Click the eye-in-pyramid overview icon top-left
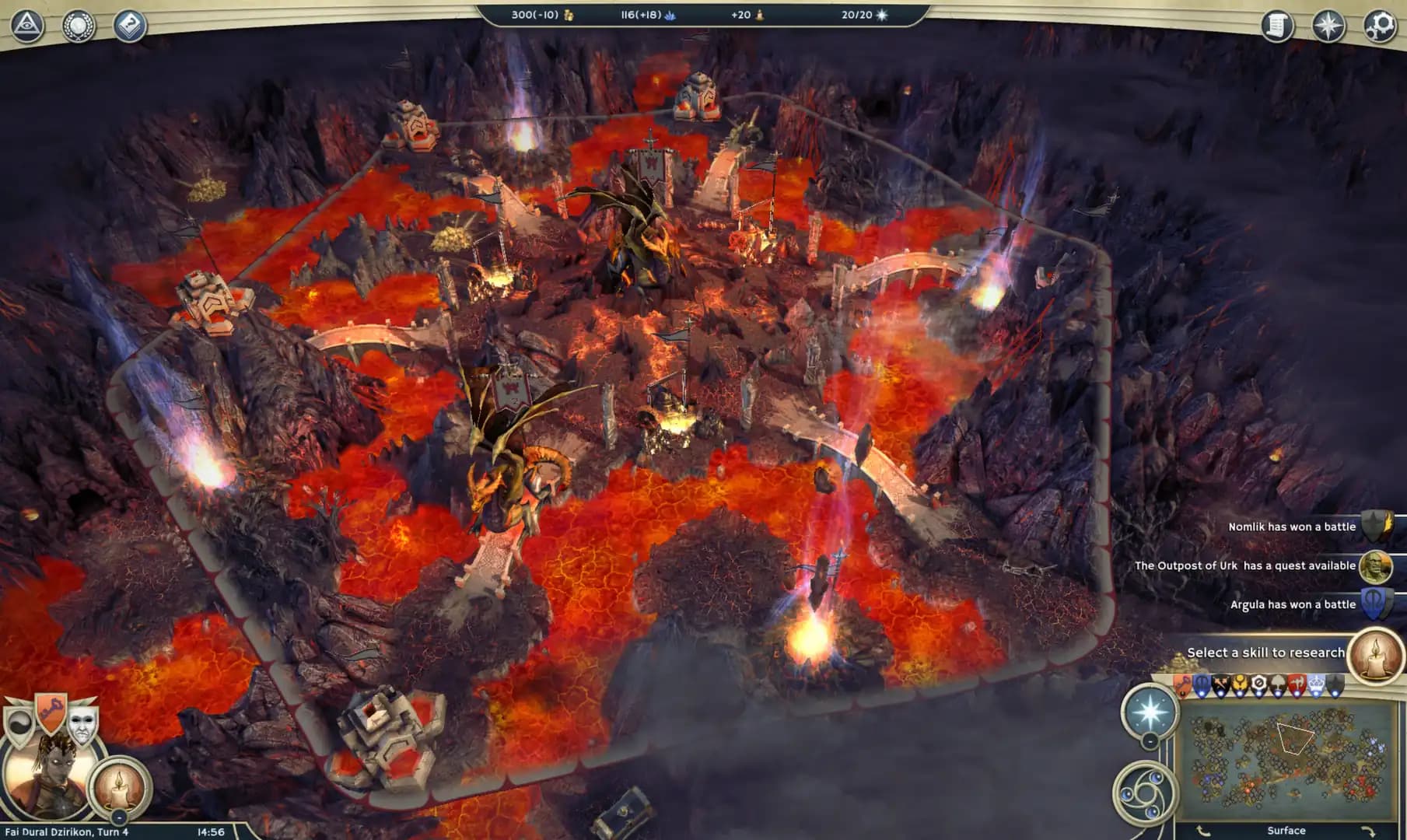Image resolution: width=1407 pixels, height=840 pixels. point(26,25)
